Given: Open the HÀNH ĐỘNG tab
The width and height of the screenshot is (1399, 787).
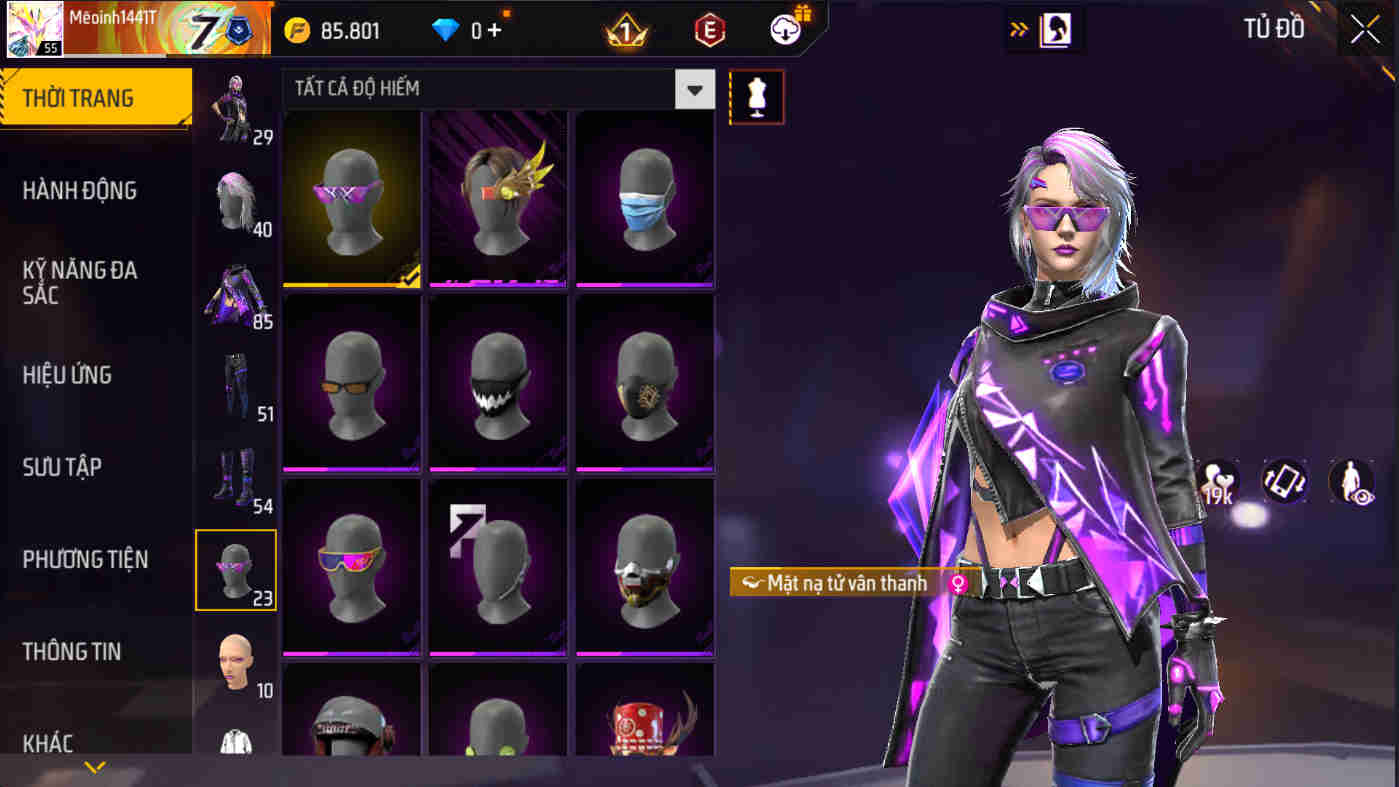Looking at the screenshot, I should [82, 190].
